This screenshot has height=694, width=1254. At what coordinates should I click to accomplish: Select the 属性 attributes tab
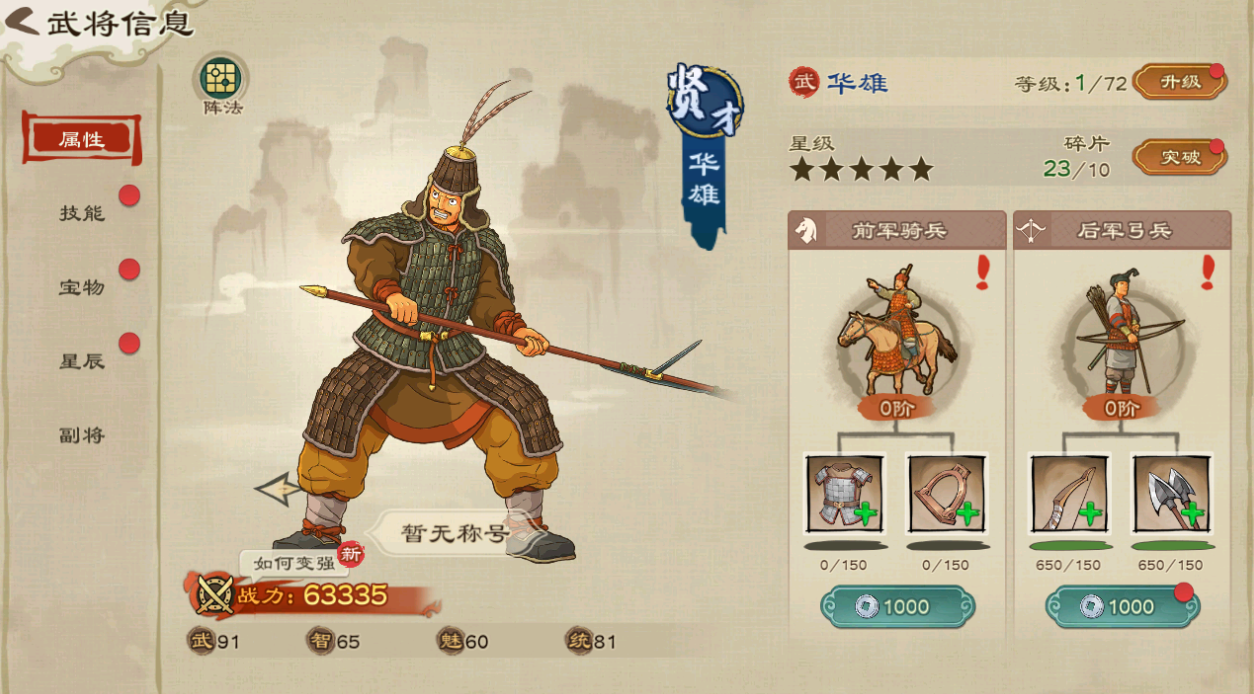point(81,139)
